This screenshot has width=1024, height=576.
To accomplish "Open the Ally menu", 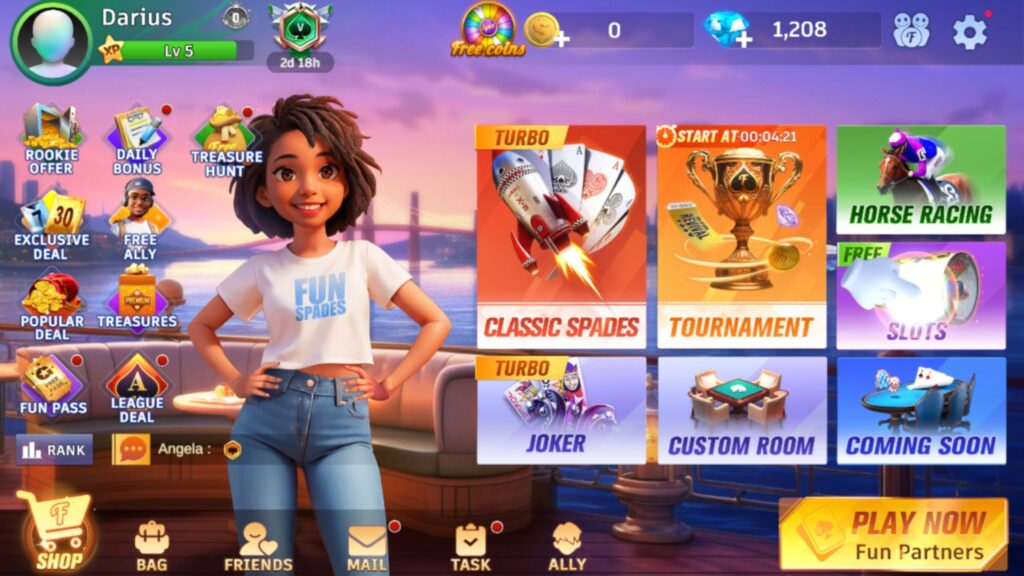I will (567, 547).
